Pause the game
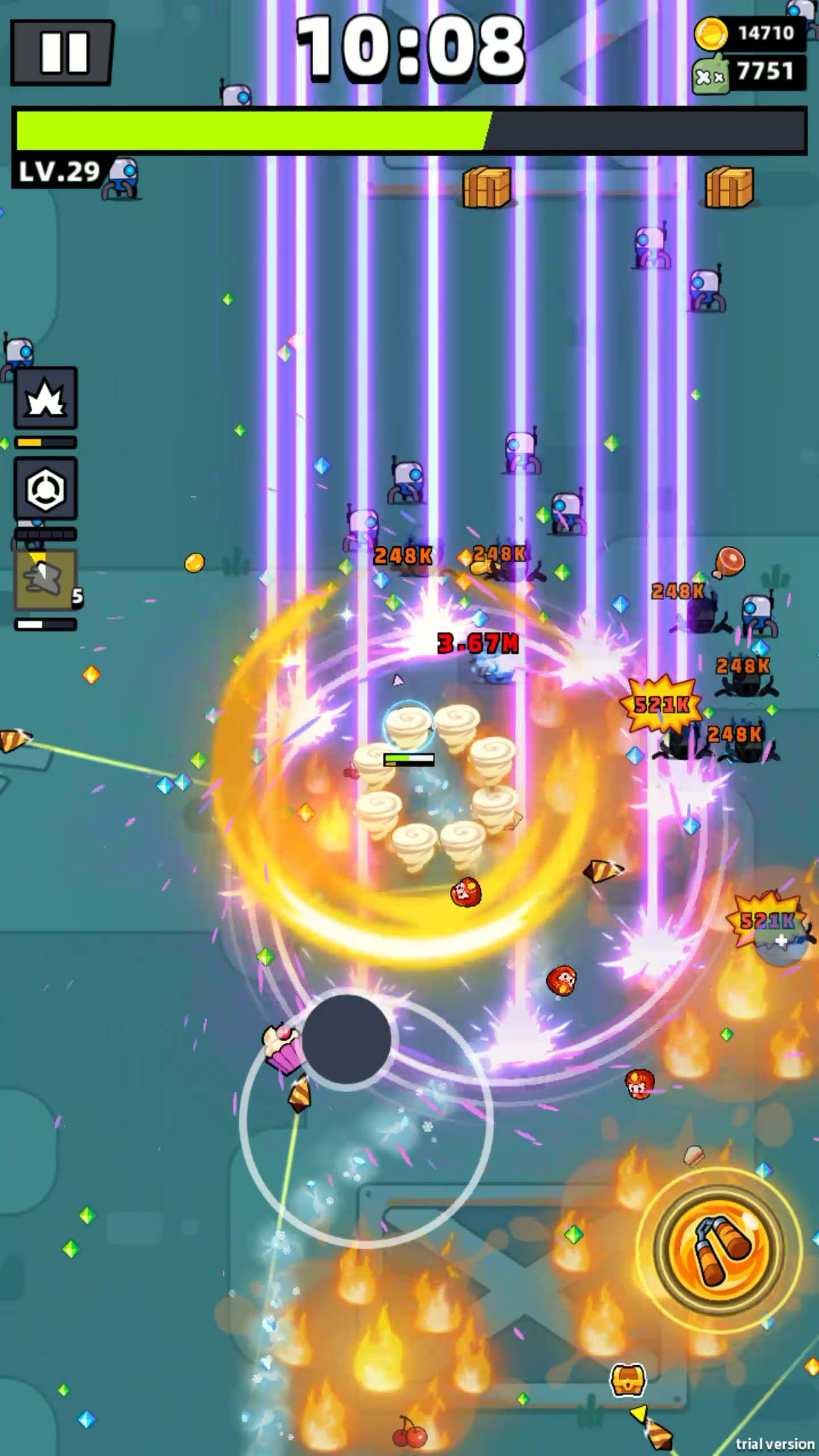The width and height of the screenshot is (819, 1456). pos(63,53)
